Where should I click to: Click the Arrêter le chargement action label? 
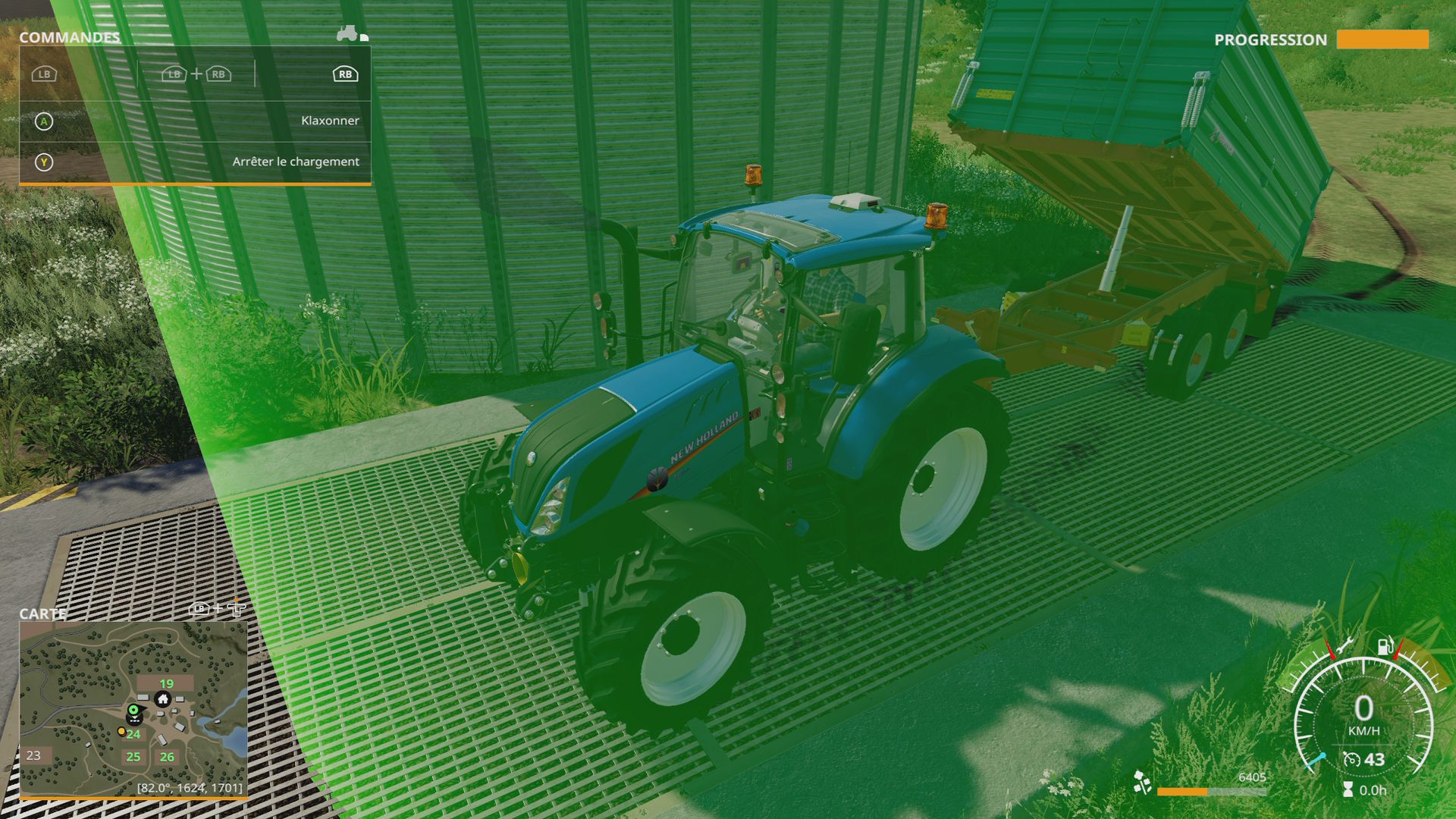[x=295, y=161]
